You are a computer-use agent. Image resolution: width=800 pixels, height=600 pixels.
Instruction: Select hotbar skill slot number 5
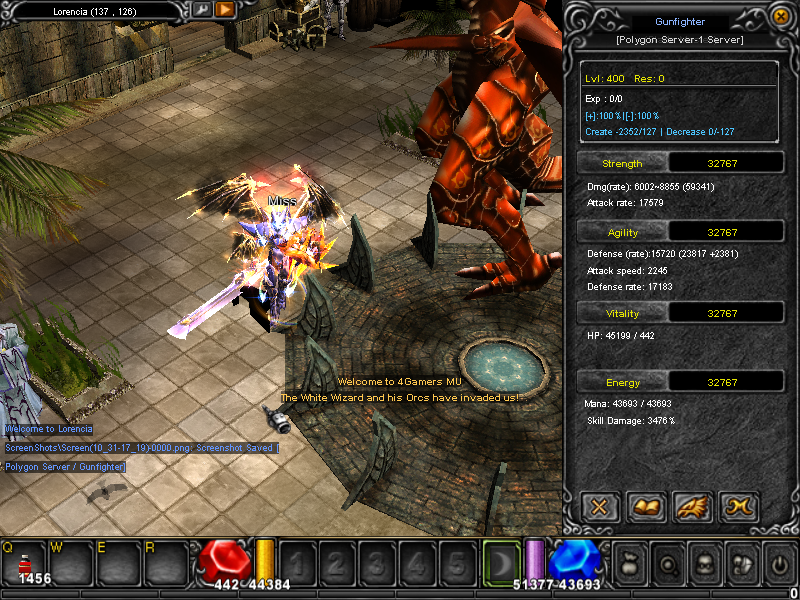pyautogui.click(x=456, y=563)
